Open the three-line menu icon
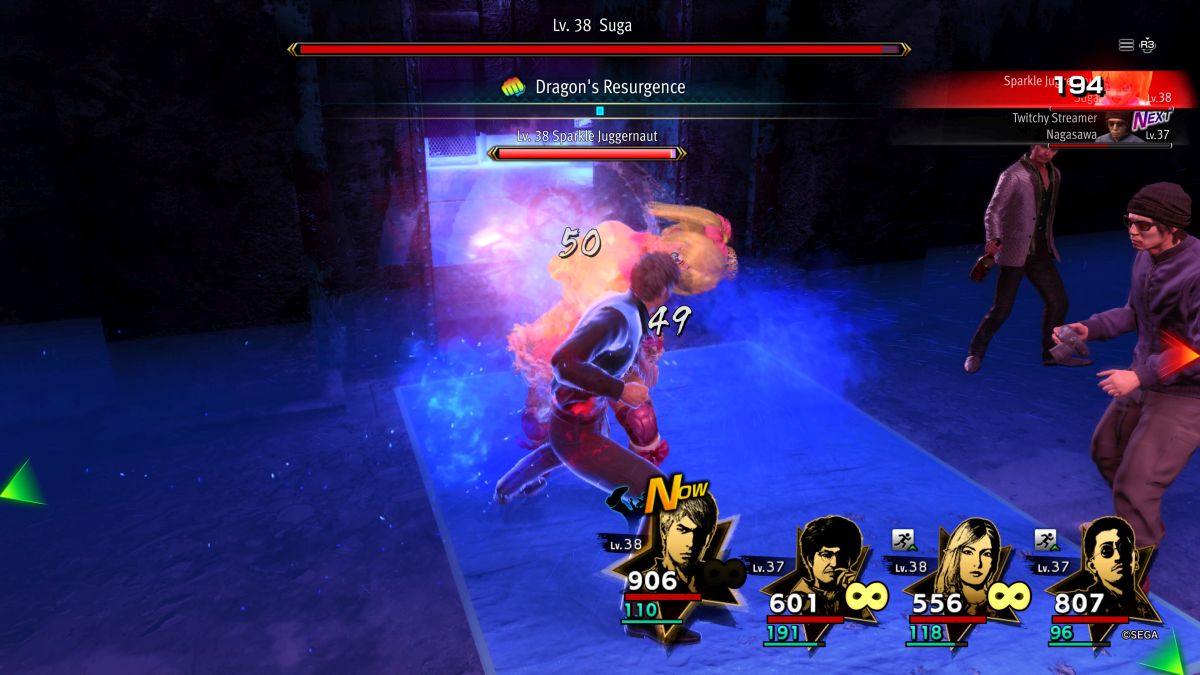The width and height of the screenshot is (1200, 675). point(1126,45)
